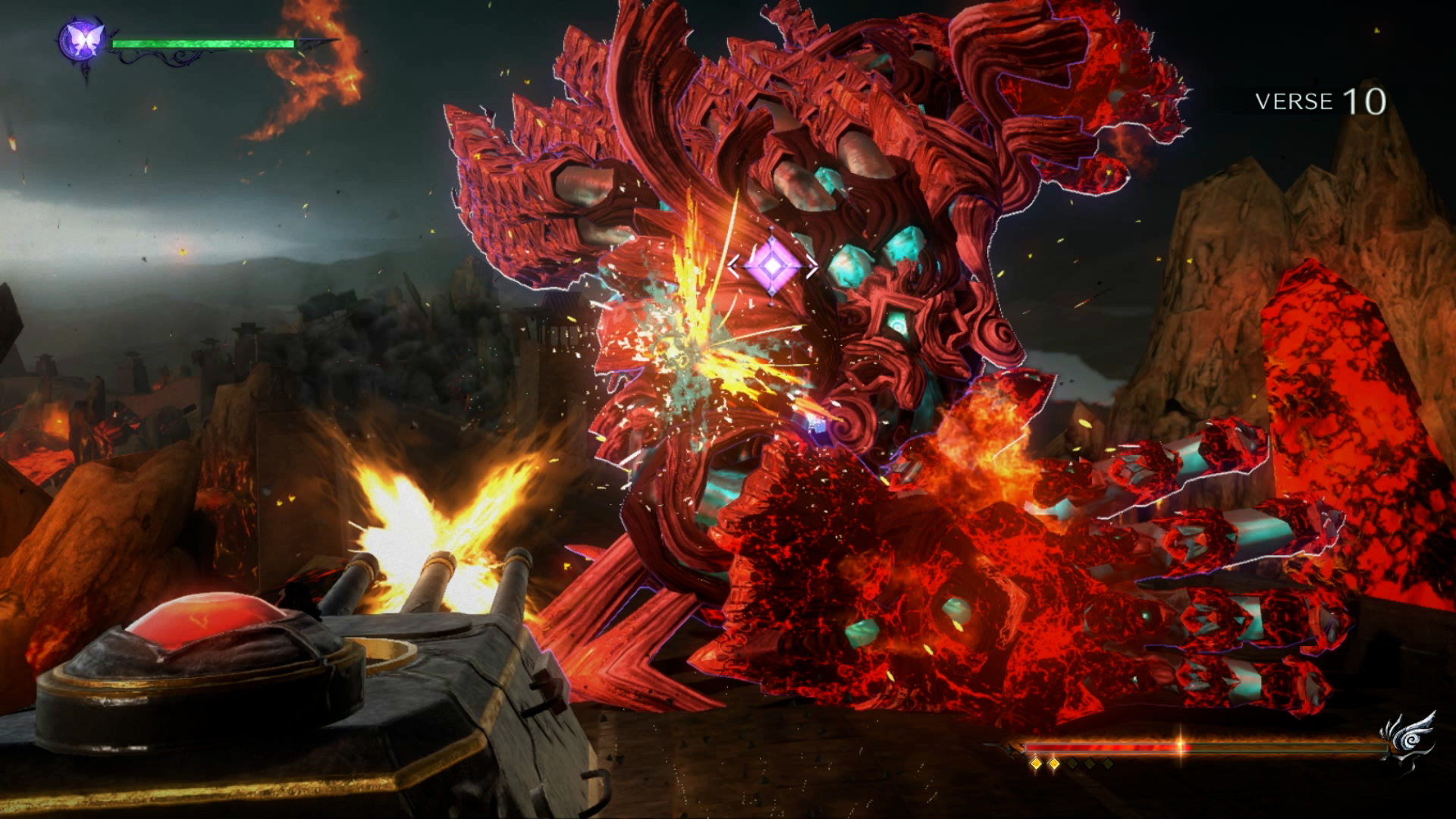Click the right arrow of the targeting reticle
The height and width of the screenshot is (819, 1456).
[811, 266]
